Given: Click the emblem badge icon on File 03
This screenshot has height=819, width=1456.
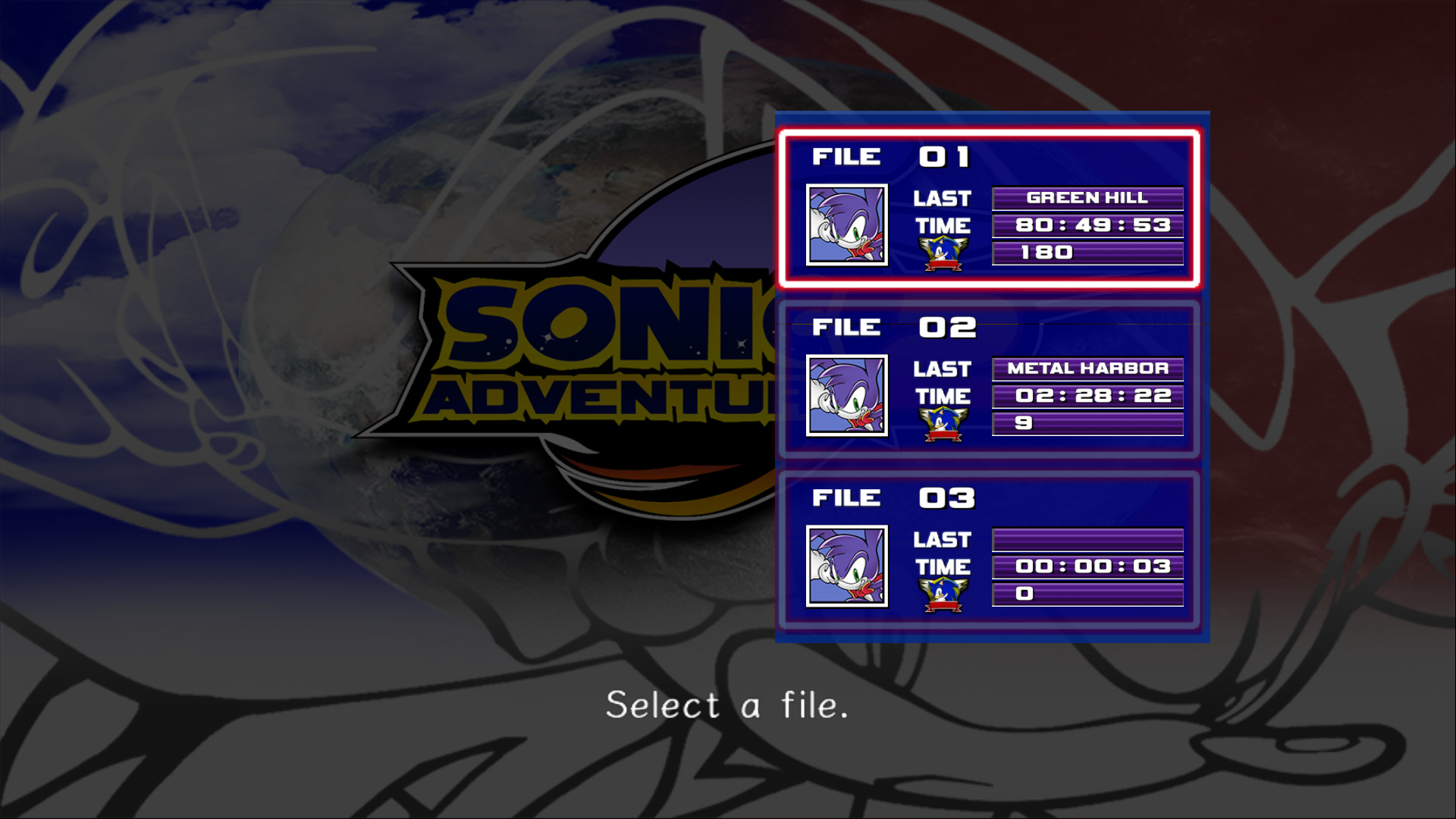Looking at the screenshot, I should point(943,592).
